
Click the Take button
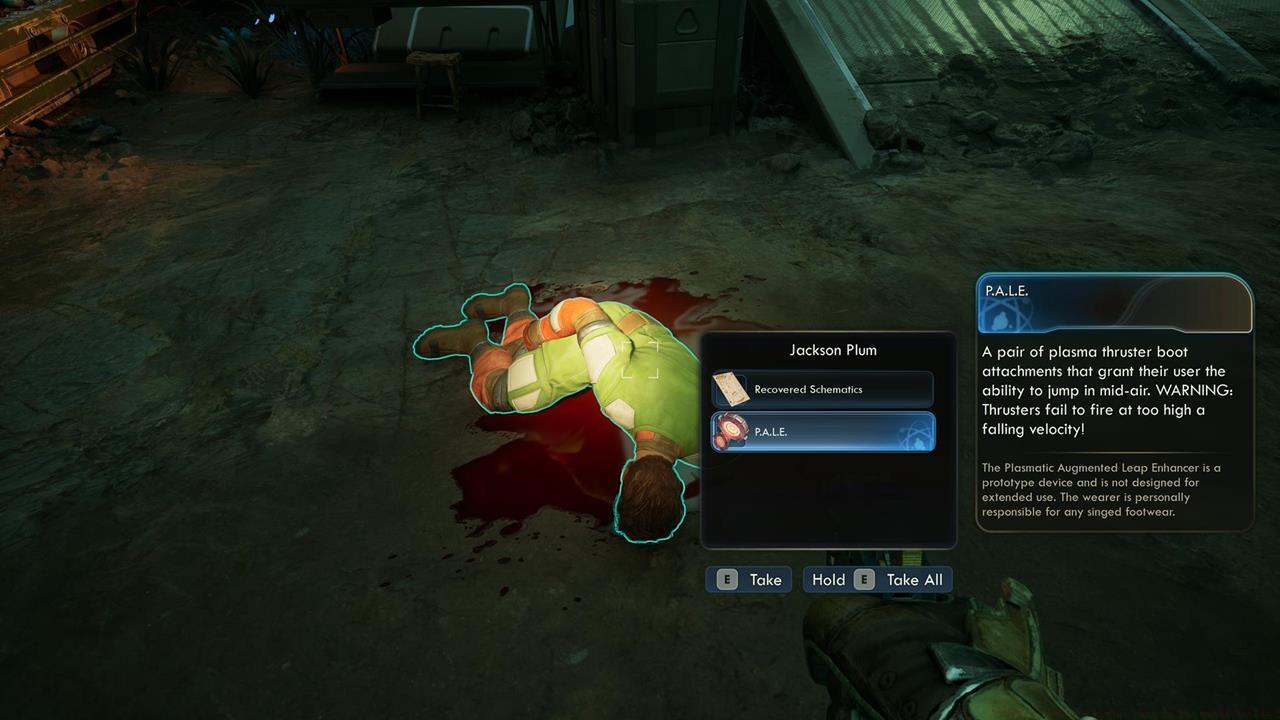[x=749, y=580]
